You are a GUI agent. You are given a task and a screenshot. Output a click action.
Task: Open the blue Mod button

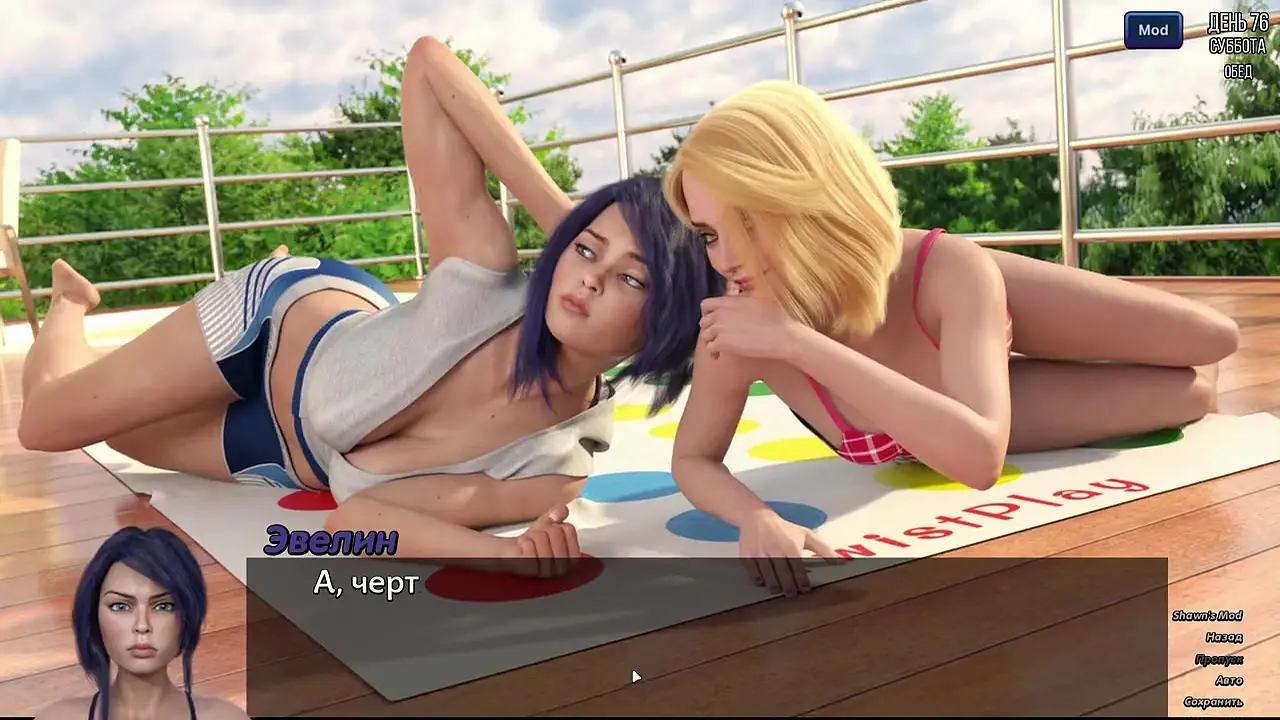1153,30
